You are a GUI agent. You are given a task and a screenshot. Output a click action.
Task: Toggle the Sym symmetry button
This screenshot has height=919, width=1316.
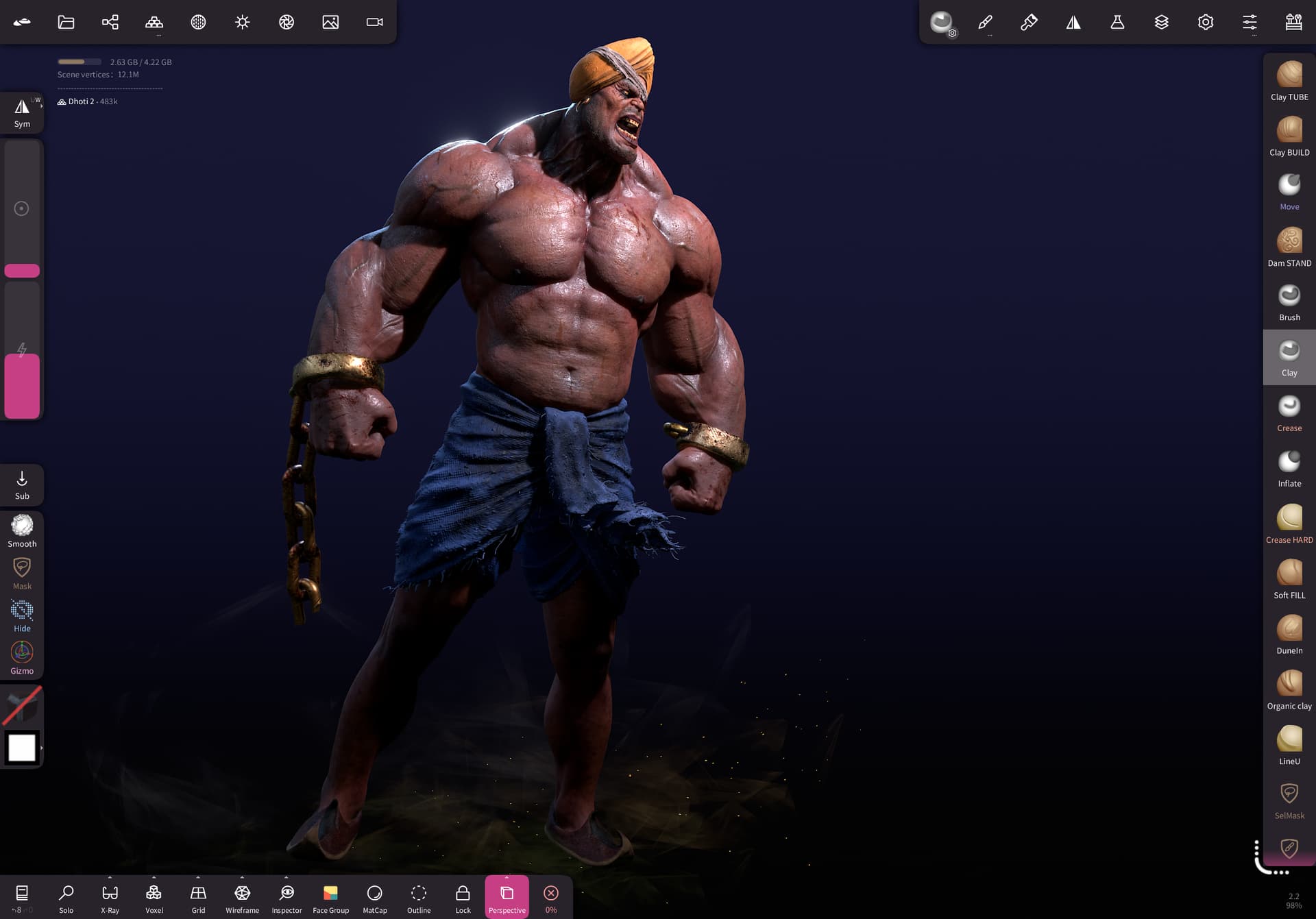click(x=22, y=113)
